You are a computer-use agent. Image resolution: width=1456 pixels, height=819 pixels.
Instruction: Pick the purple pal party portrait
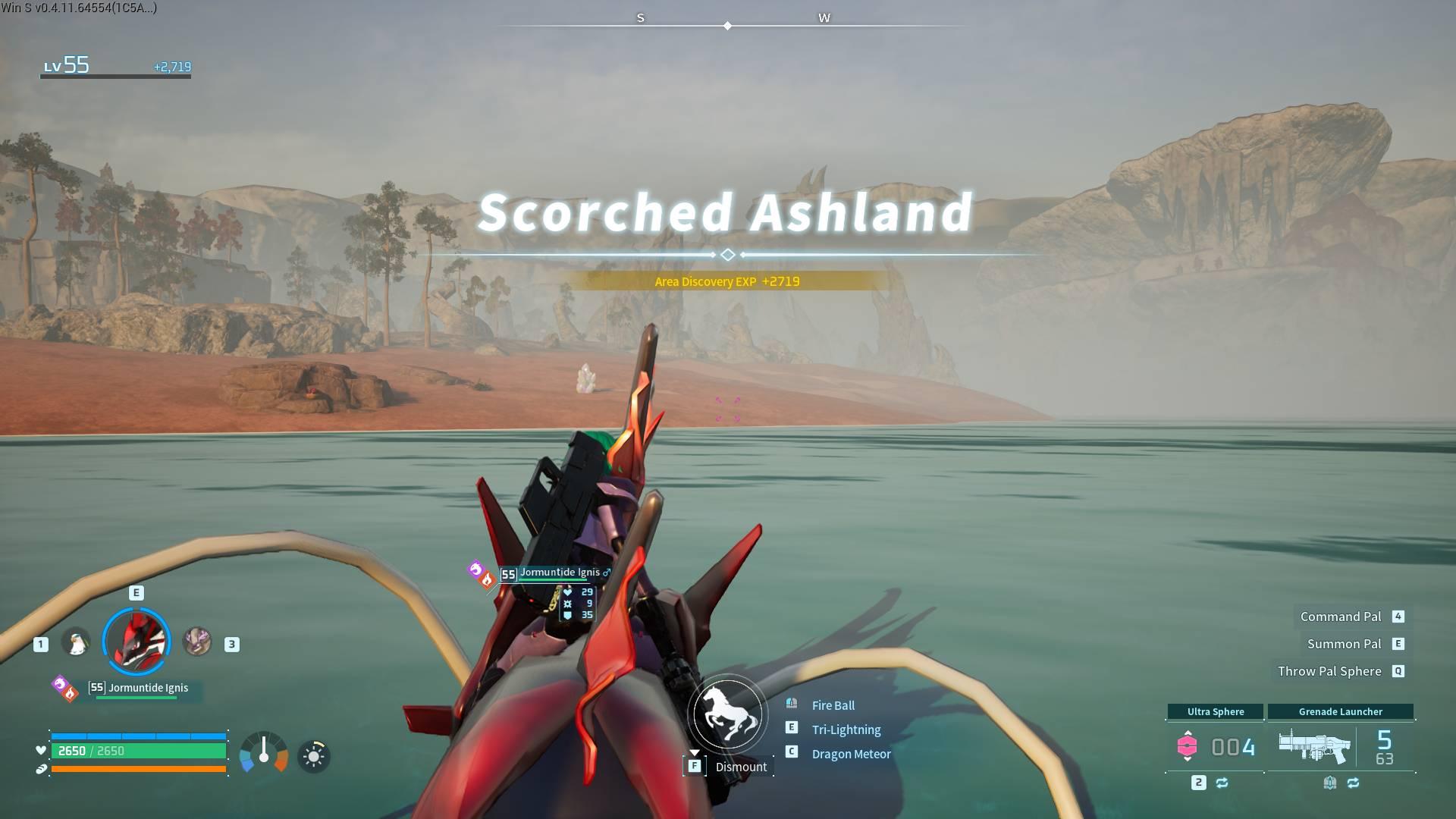coord(197,642)
